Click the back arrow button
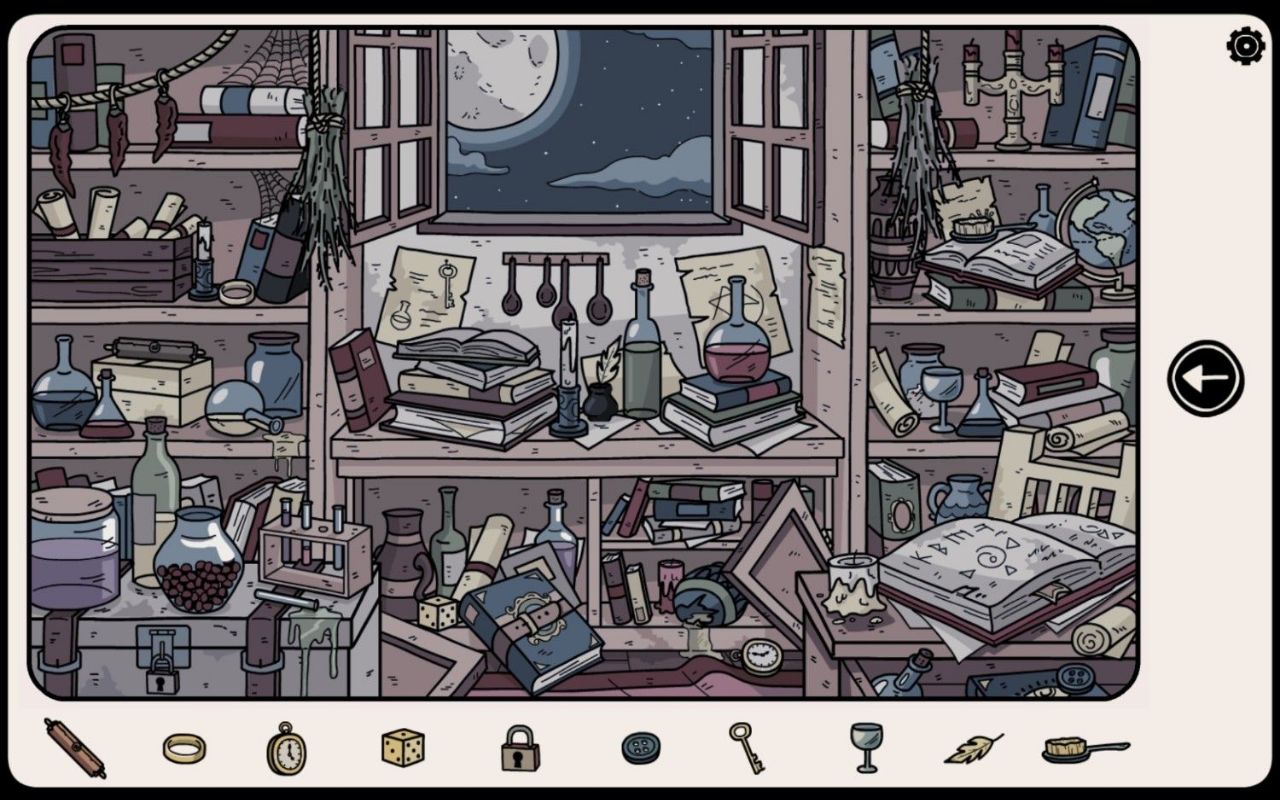Image resolution: width=1280 pixels, height=800 pixels. (x=1205, y=378)
